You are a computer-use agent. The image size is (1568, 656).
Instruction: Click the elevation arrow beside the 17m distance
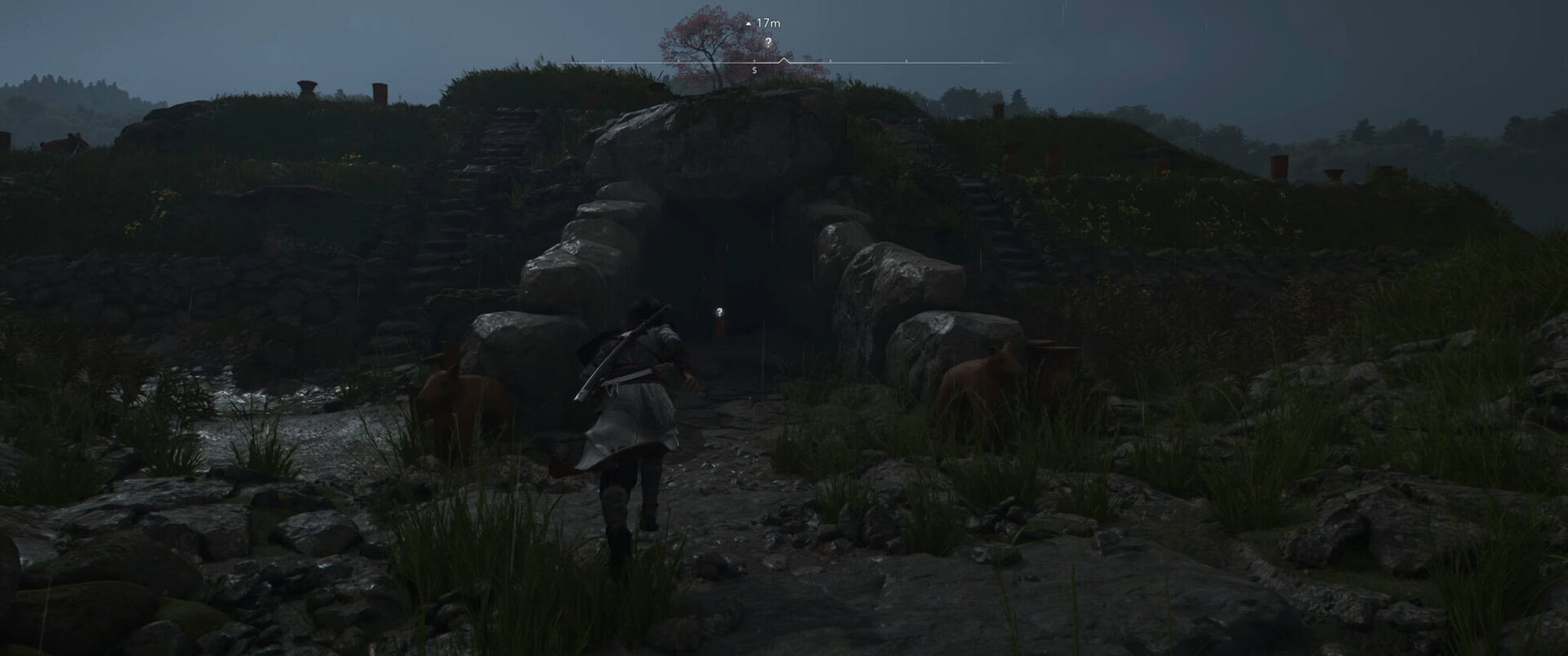click(x=748, y=23)
